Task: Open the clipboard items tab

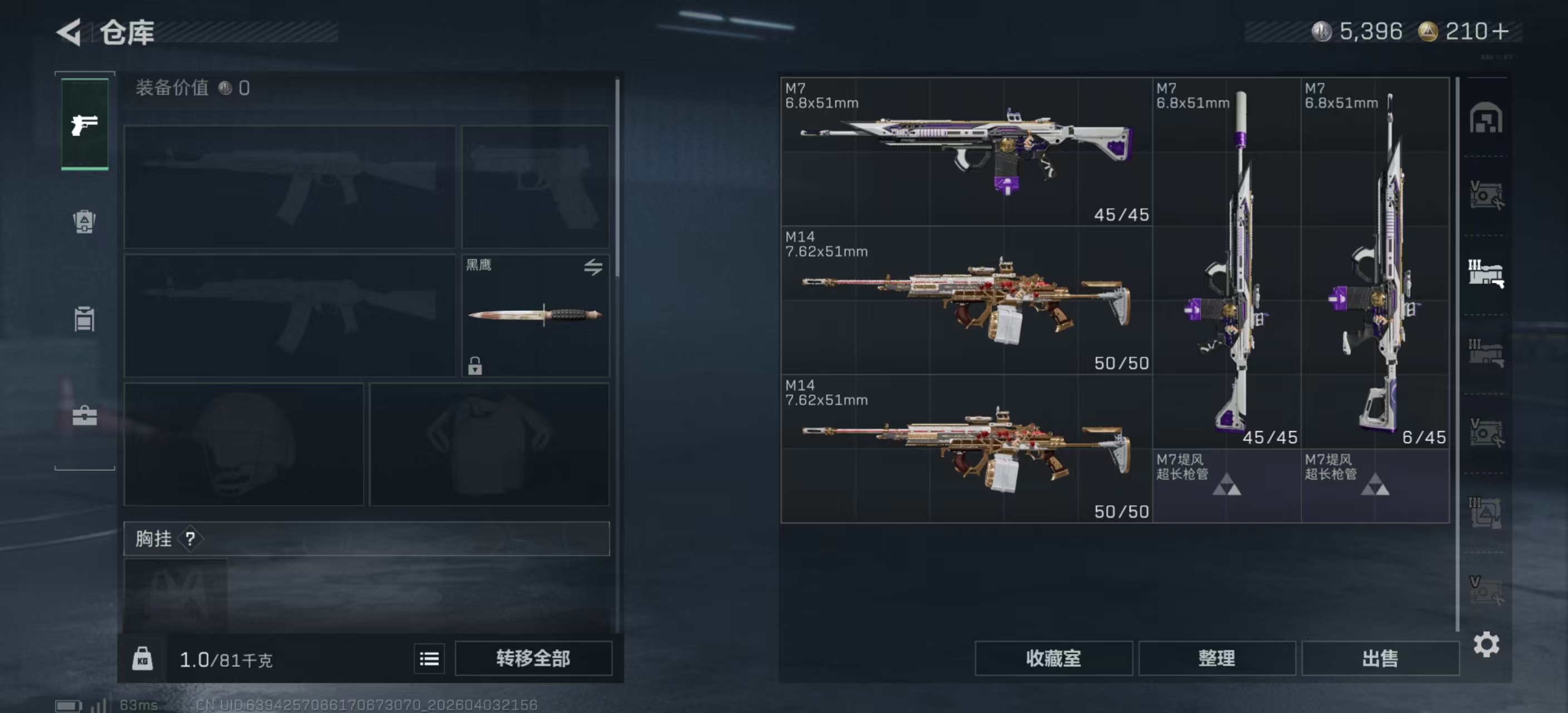Action: coord(85,319)
